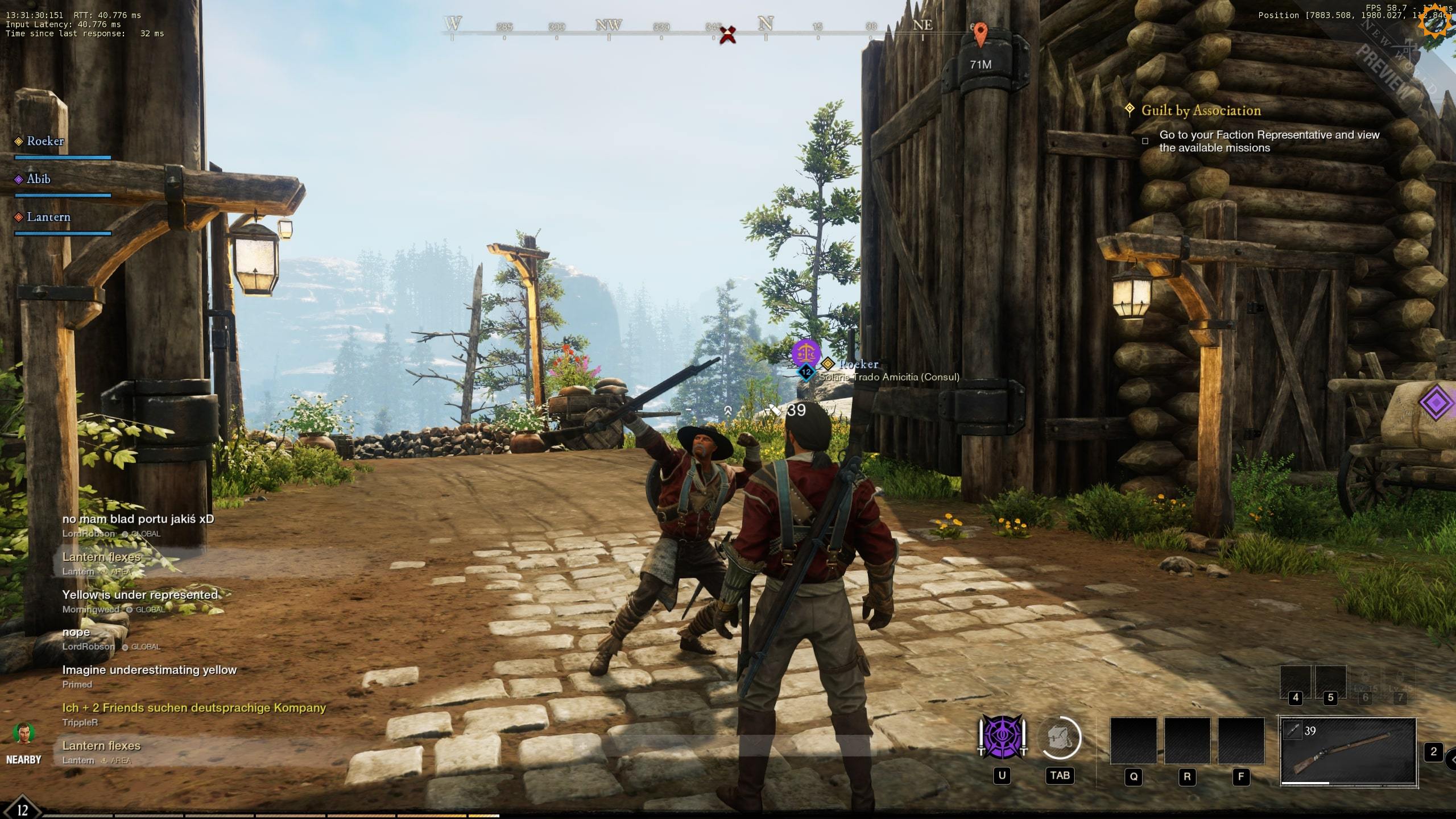Select Lantern in the group list

pyautogui.click(x=48, y=217)
